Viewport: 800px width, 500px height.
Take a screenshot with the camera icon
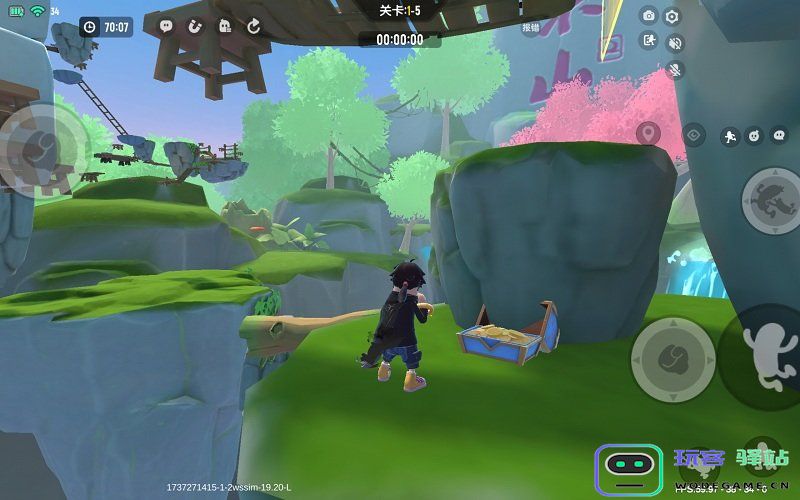tap(649, 16)
